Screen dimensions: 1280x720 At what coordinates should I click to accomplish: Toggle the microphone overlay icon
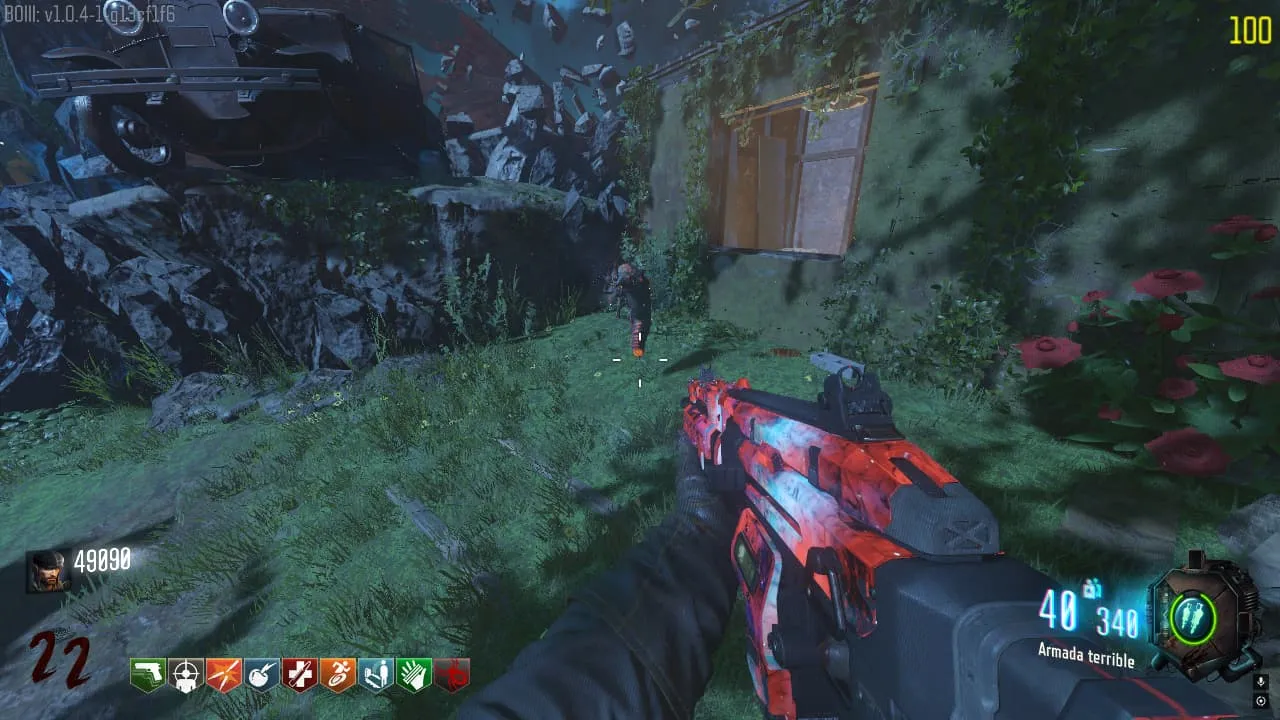point(1261,682)
